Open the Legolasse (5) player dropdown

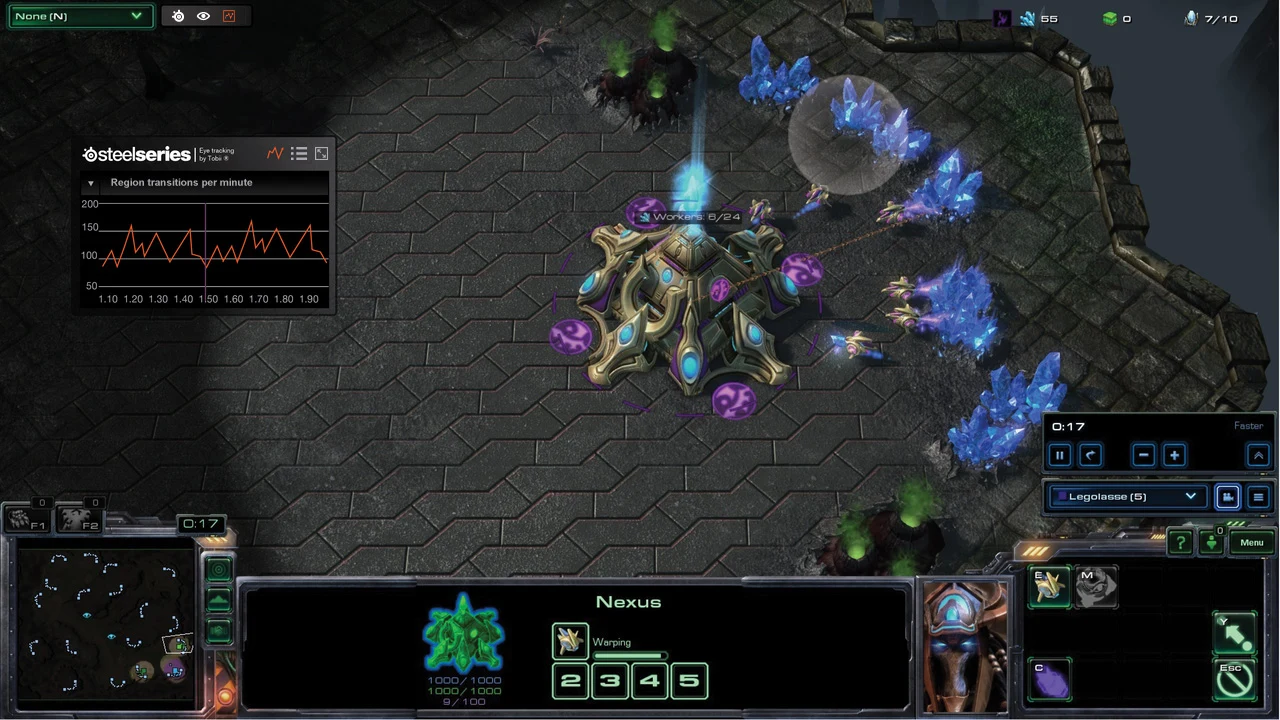pyautogui.click(x=1127, y=496)
